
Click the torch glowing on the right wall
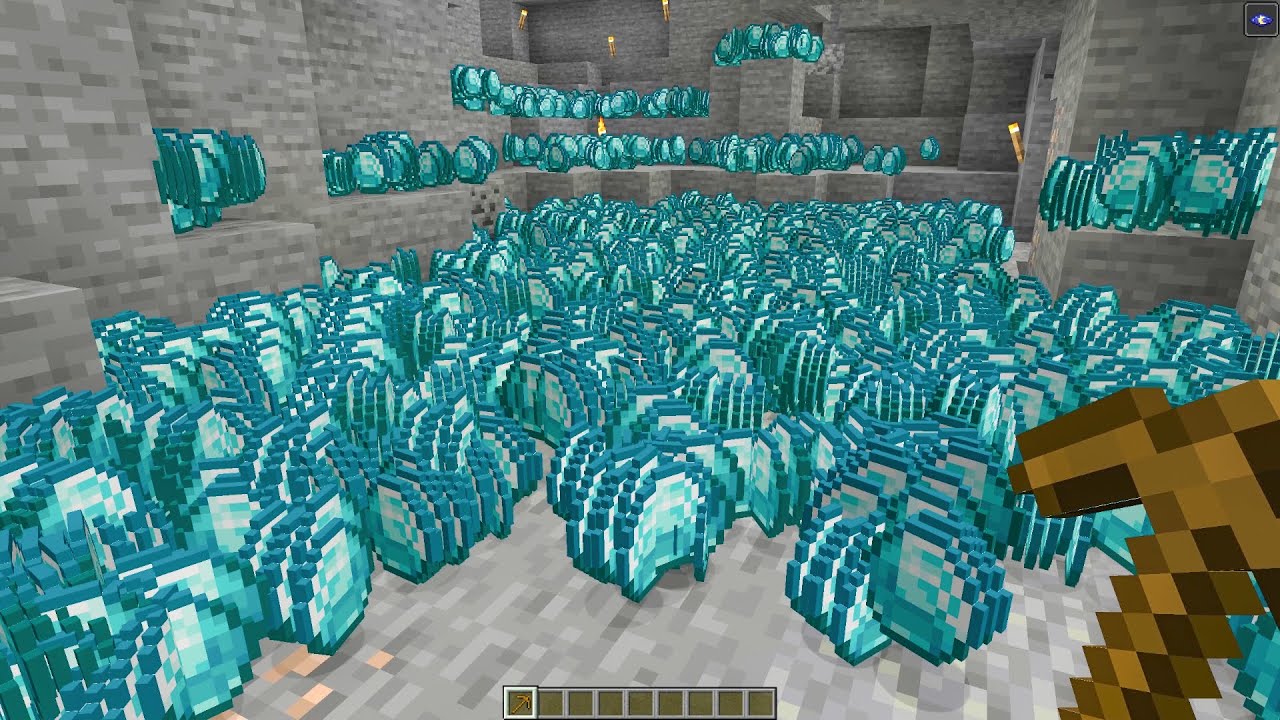[x=1014, y=141]
